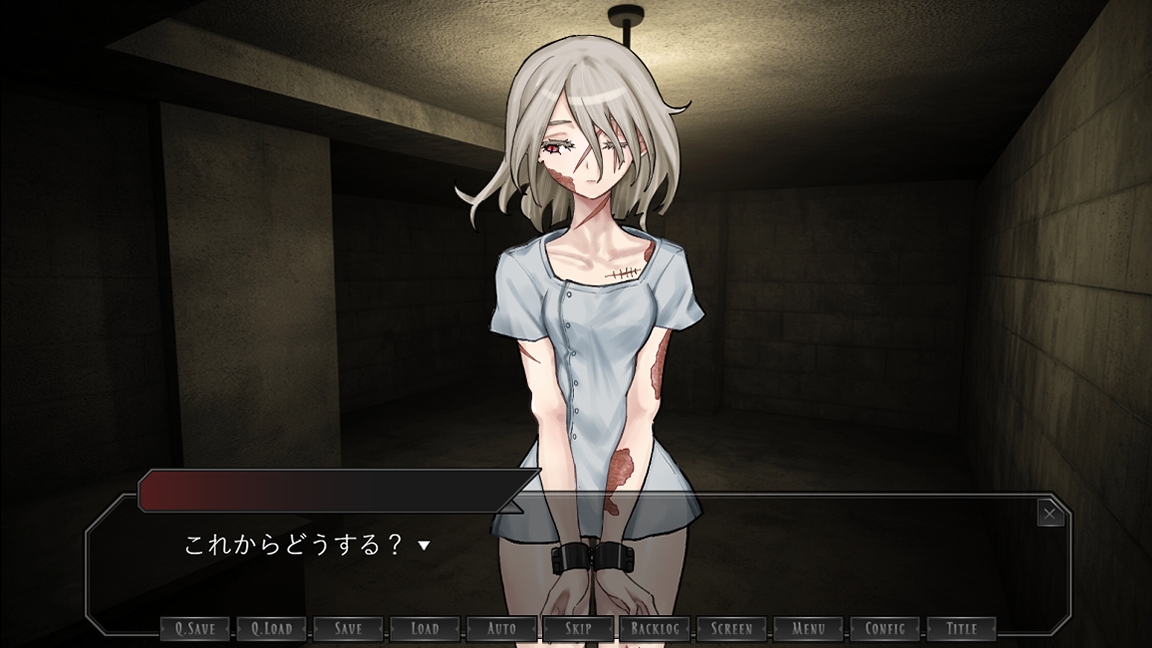Advance the dialogue text arrow
The width and height of the screenshot is (1152, 648).
(x=424, y=546)
